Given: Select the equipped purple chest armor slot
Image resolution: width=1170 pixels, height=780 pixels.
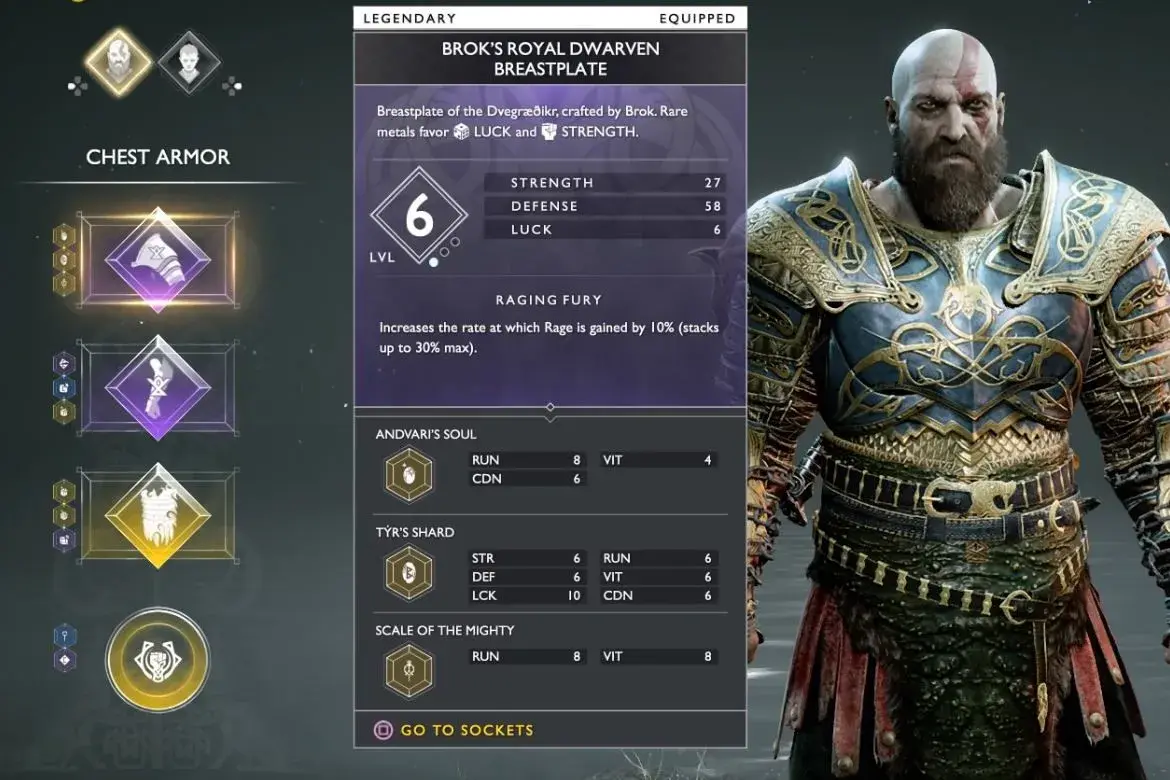Looking at the screenshot, I should click(x=158, y=260).
